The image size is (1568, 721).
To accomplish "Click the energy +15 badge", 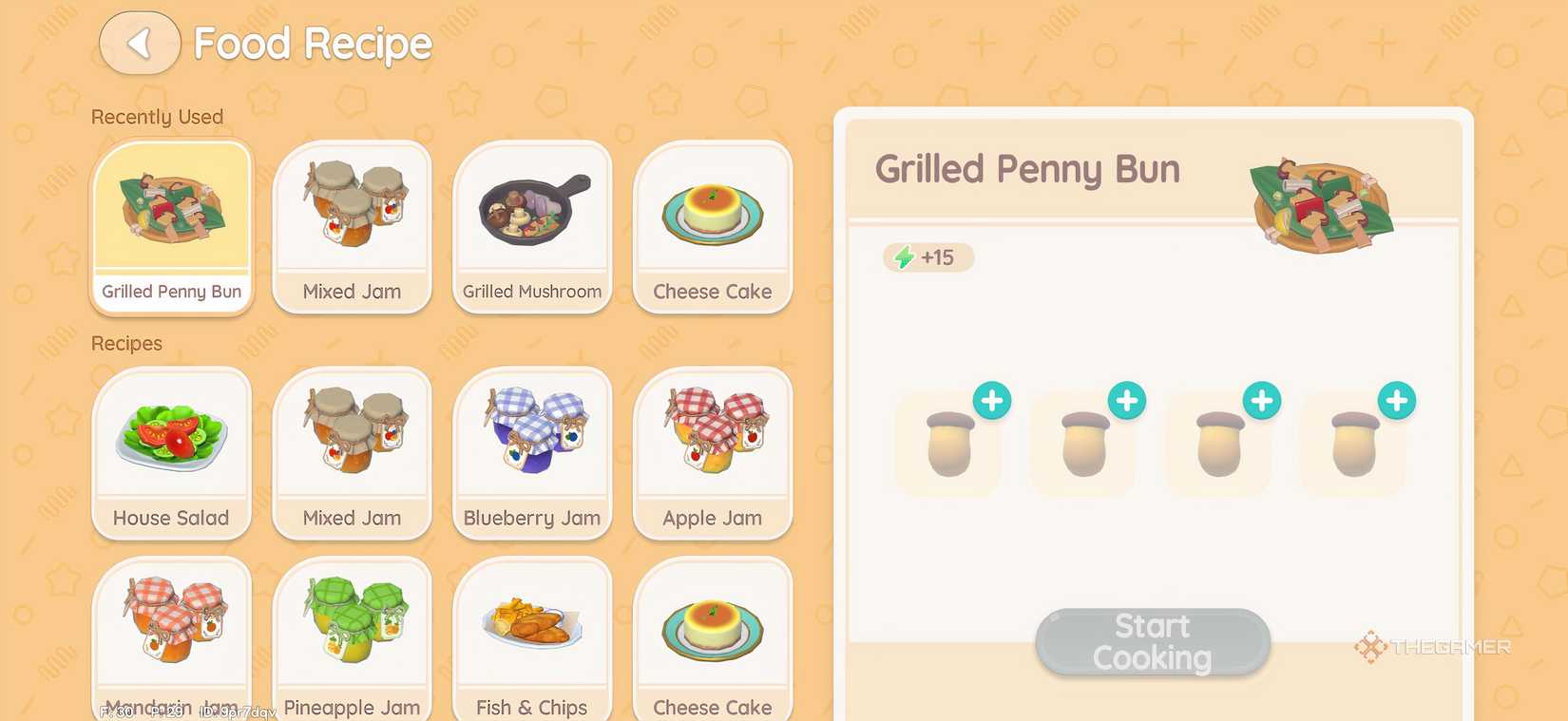I will coord(928,256).
